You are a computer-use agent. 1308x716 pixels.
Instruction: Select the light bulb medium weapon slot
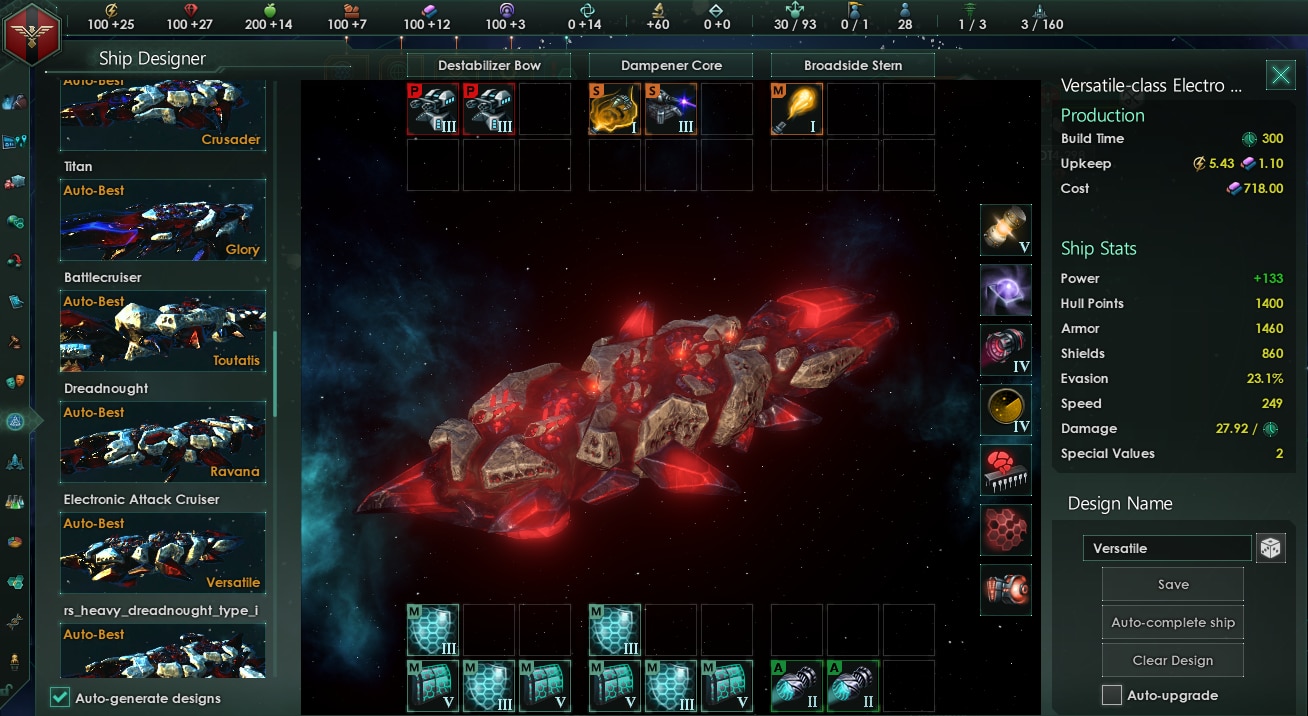pyautogui.click(x=797, y=109)
